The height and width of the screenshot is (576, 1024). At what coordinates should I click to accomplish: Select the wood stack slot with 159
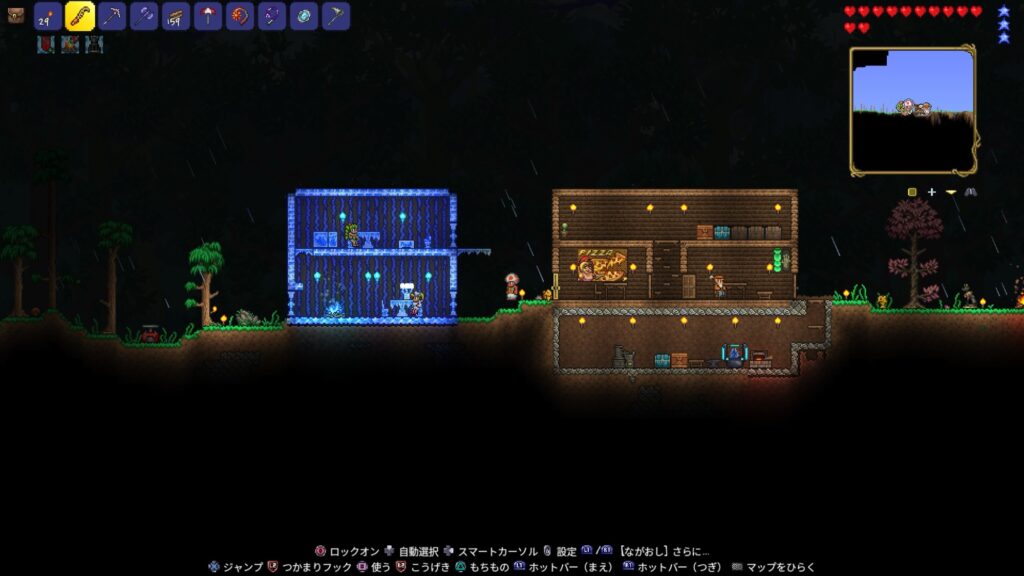click(176, 16)
